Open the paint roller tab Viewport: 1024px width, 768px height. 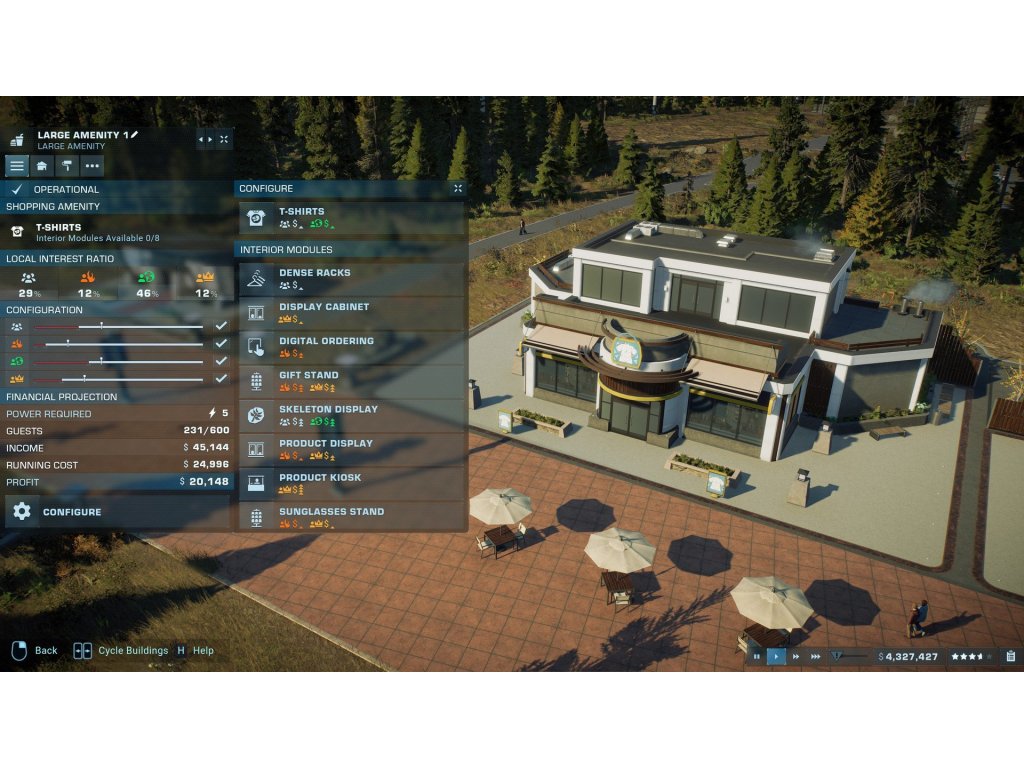coord(67,166)
